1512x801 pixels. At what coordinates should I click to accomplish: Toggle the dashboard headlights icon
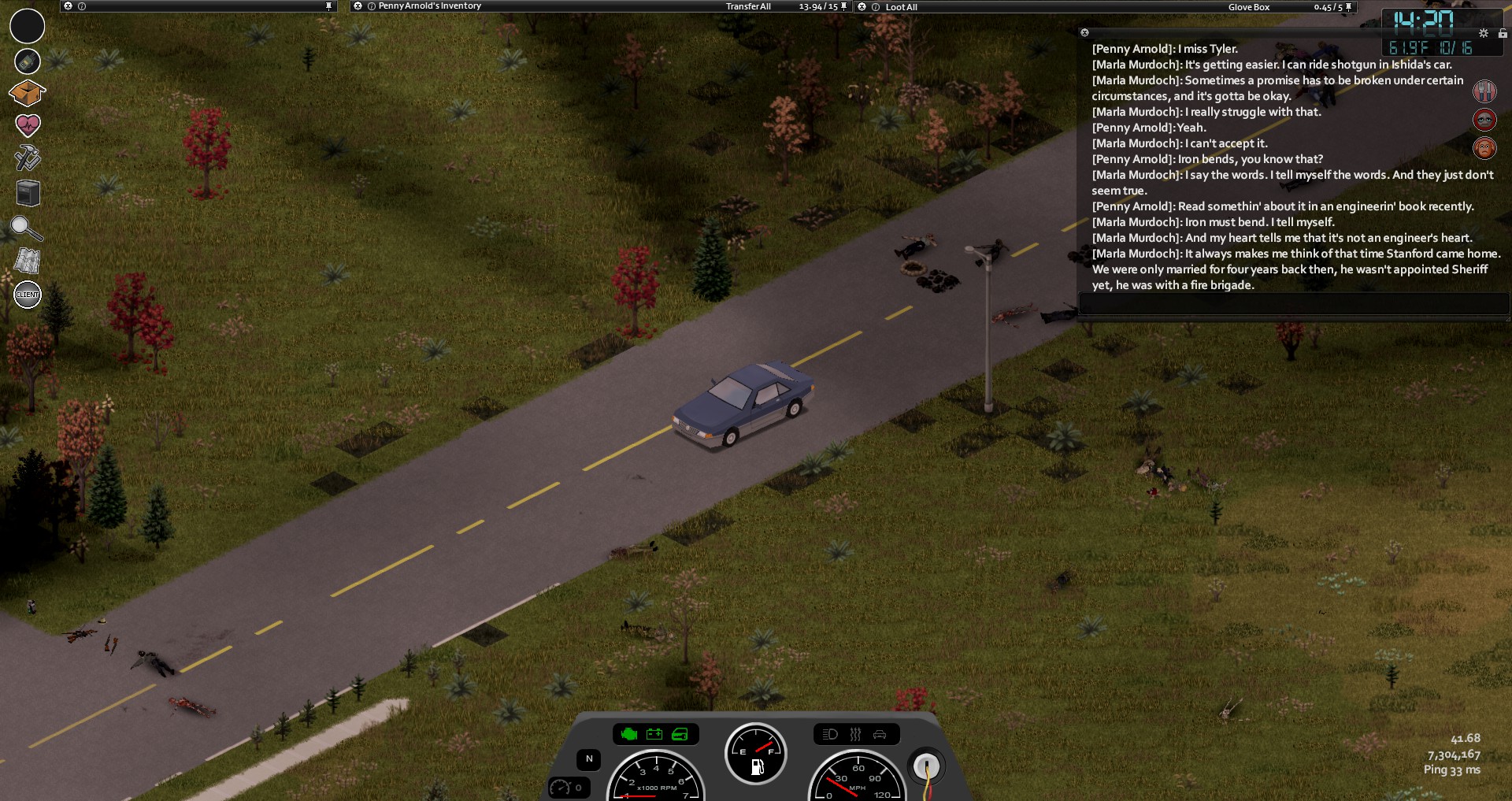830,735
